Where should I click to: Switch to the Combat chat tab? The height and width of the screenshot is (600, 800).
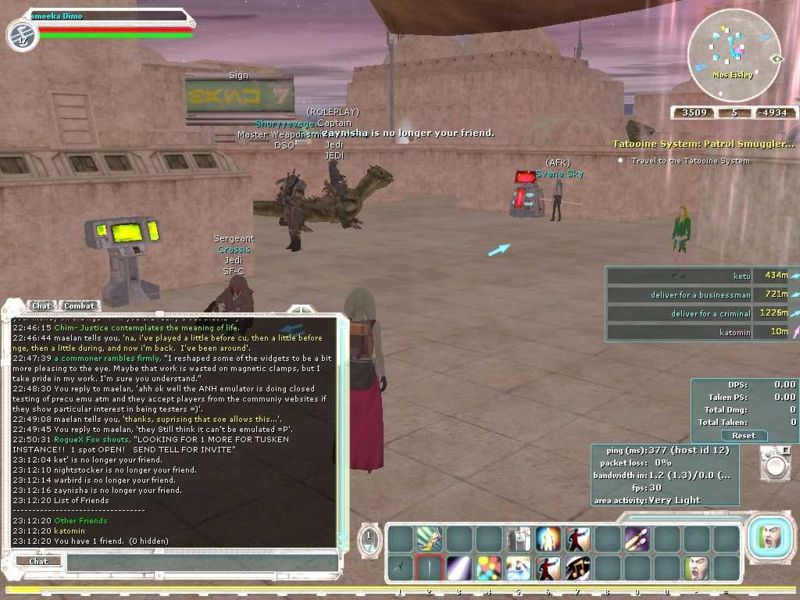[80, 305]
